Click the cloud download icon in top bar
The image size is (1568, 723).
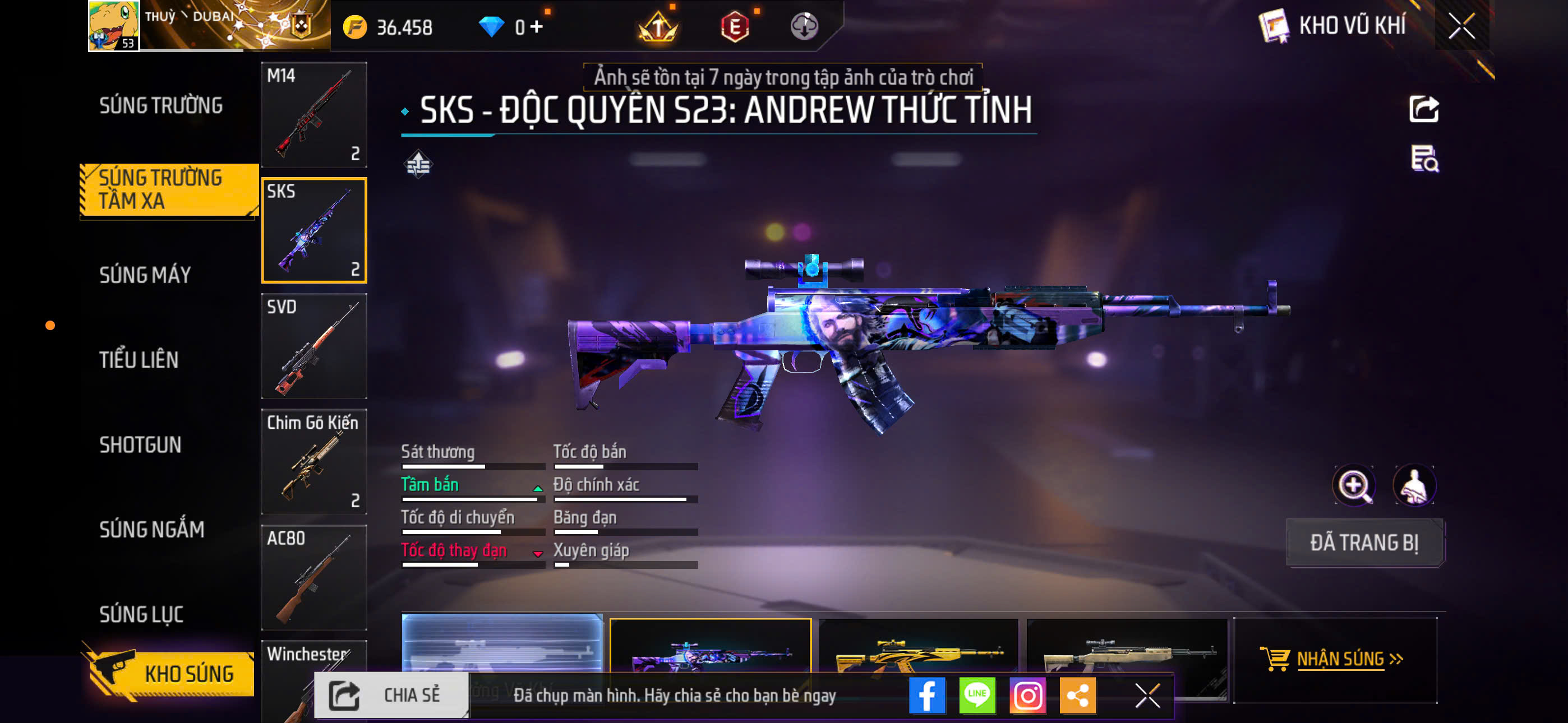[x=805, y=27]
